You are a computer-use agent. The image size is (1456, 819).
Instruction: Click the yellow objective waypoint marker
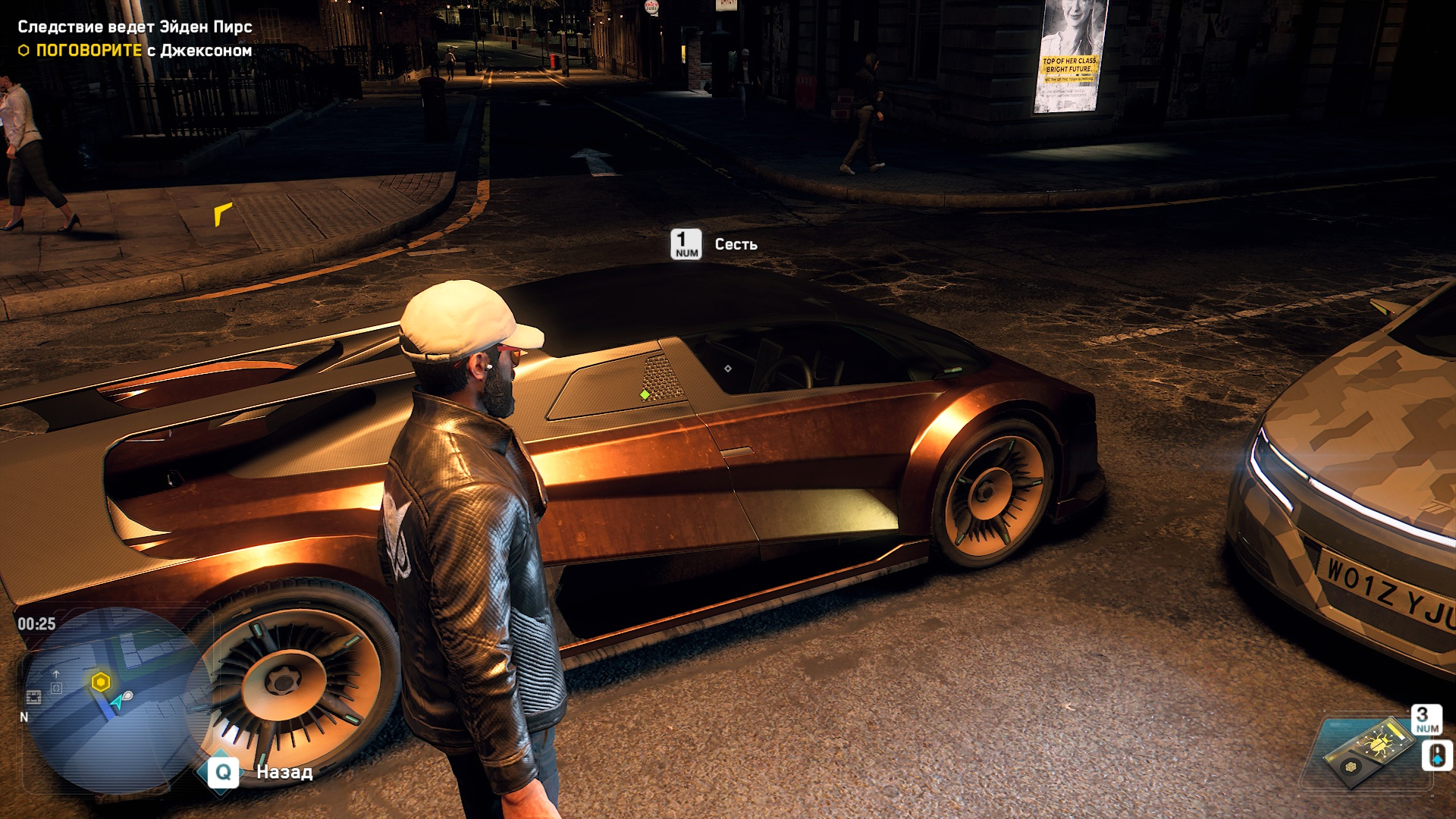coord(222,214)
